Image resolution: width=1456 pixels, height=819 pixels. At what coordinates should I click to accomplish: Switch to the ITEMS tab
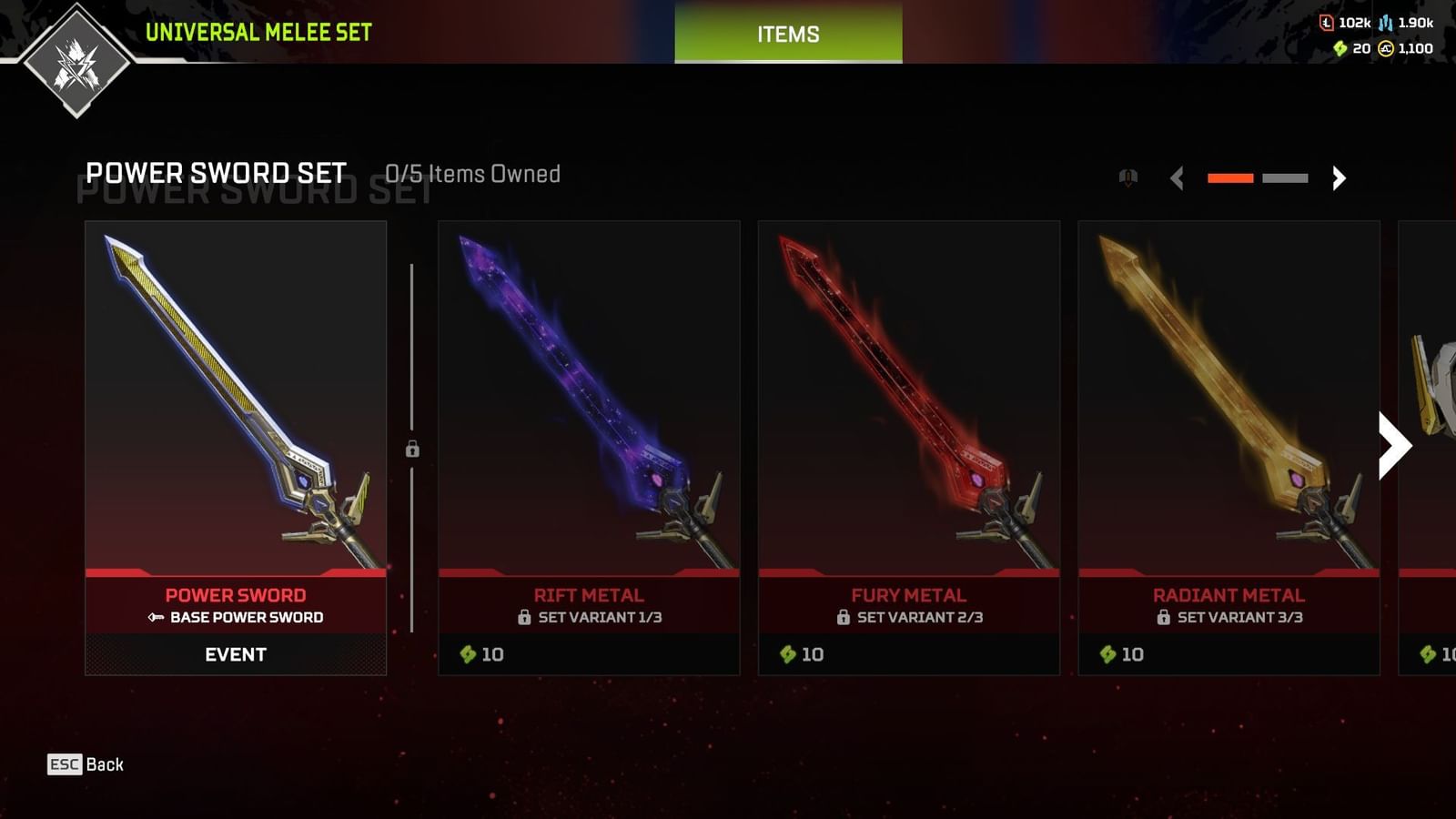pyautogui.click(x=787, y=35)
